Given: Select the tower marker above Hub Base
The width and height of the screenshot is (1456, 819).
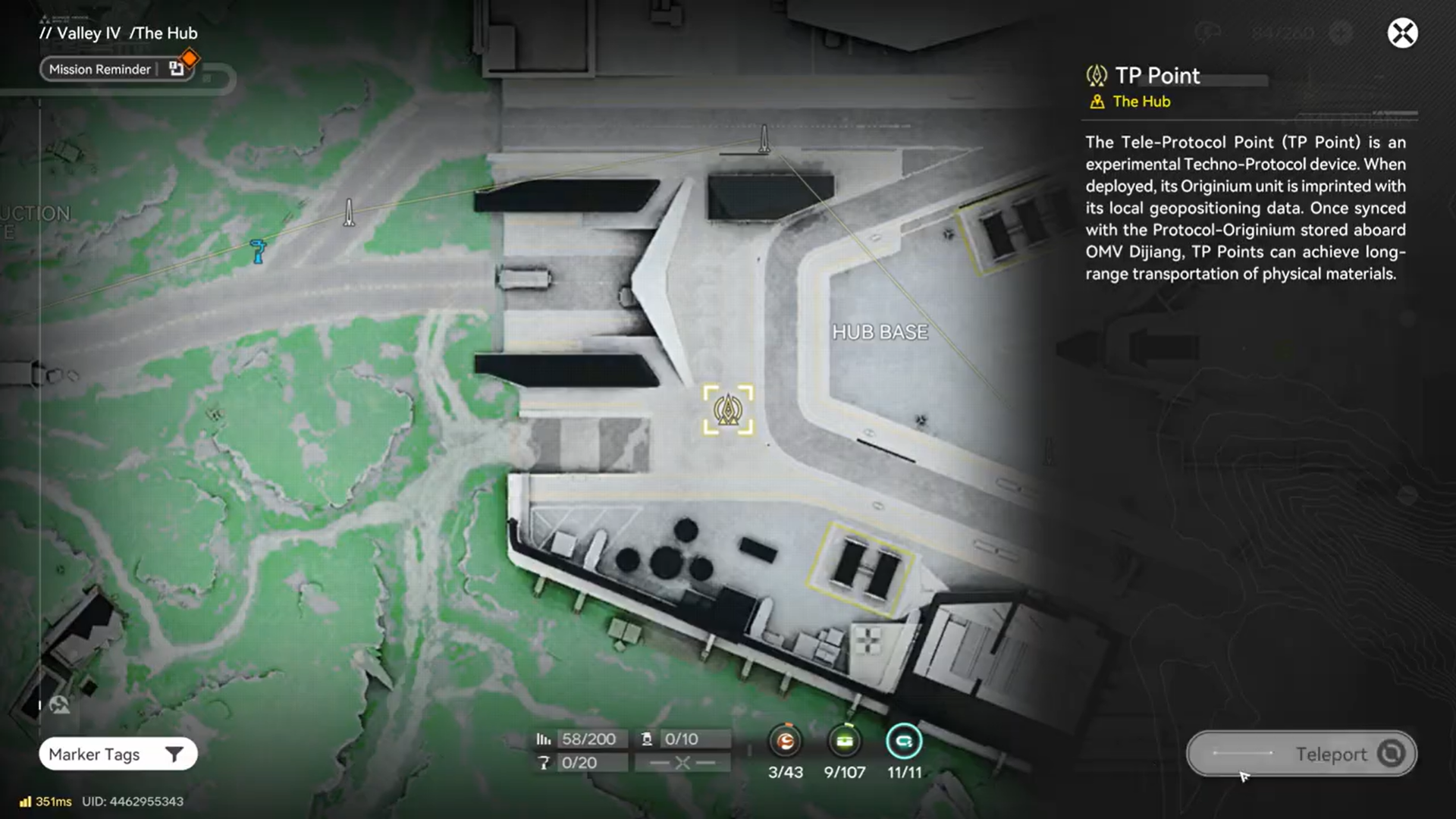Looking at the screenshot, I should (764, 139).
